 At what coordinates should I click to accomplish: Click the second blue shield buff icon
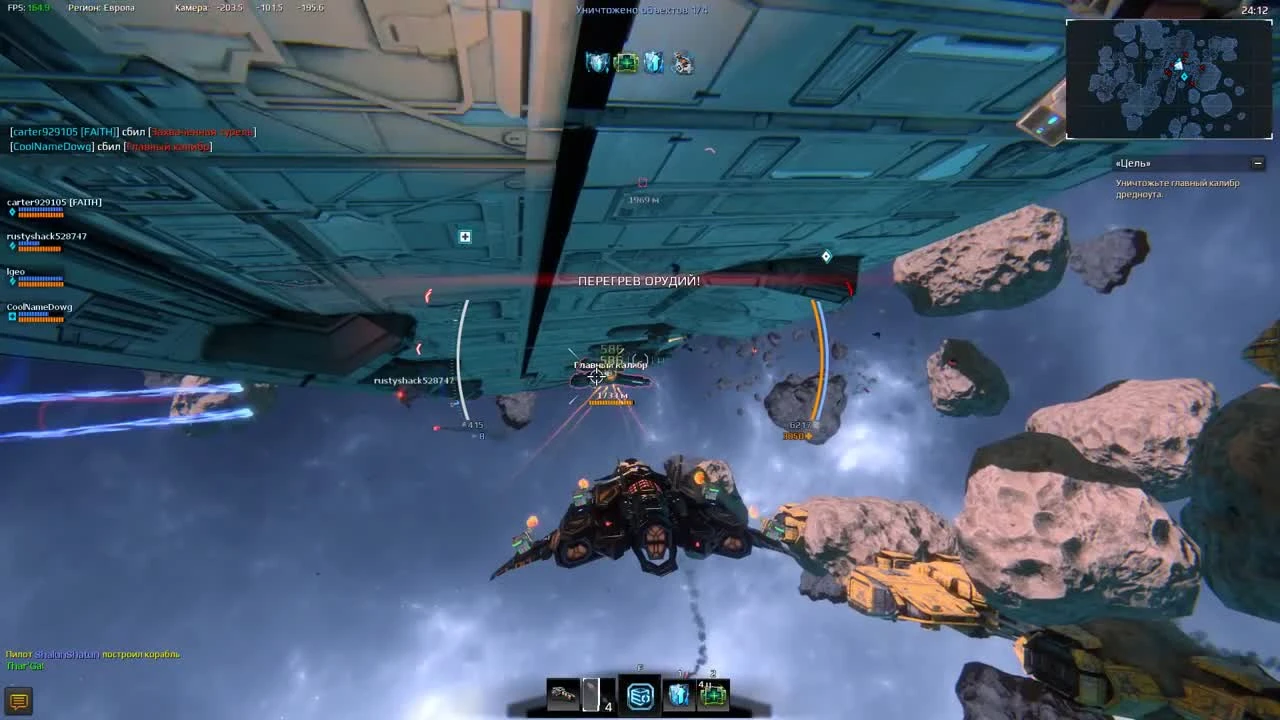coord(652,61)
